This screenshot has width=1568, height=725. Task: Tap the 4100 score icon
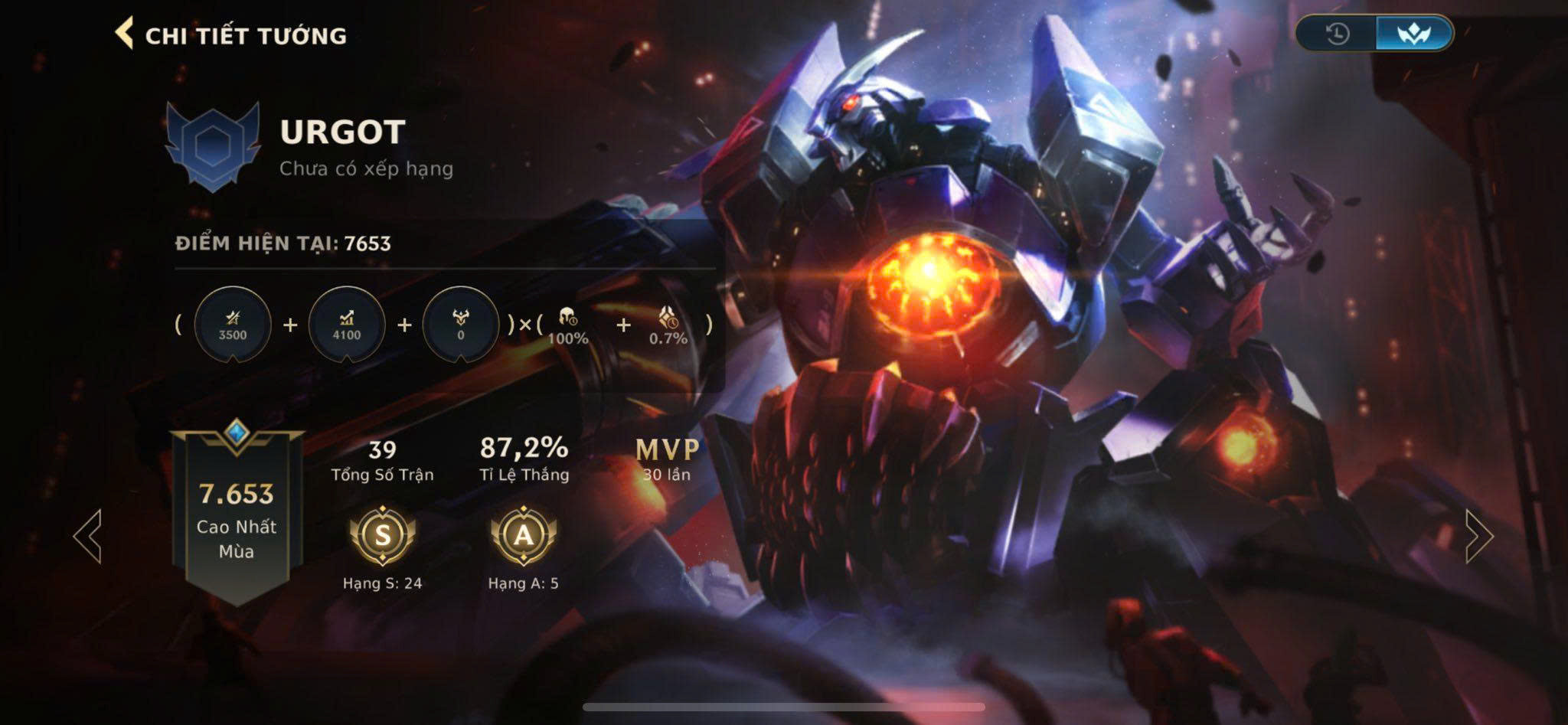[x=347, y=325]
